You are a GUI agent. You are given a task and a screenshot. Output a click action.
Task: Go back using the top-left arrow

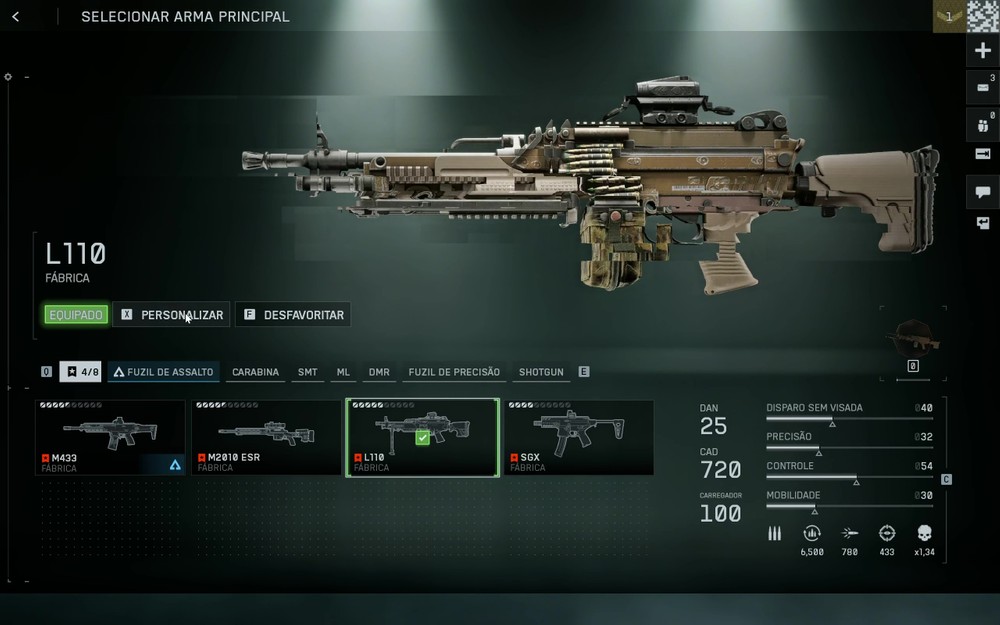pos(15,17)
